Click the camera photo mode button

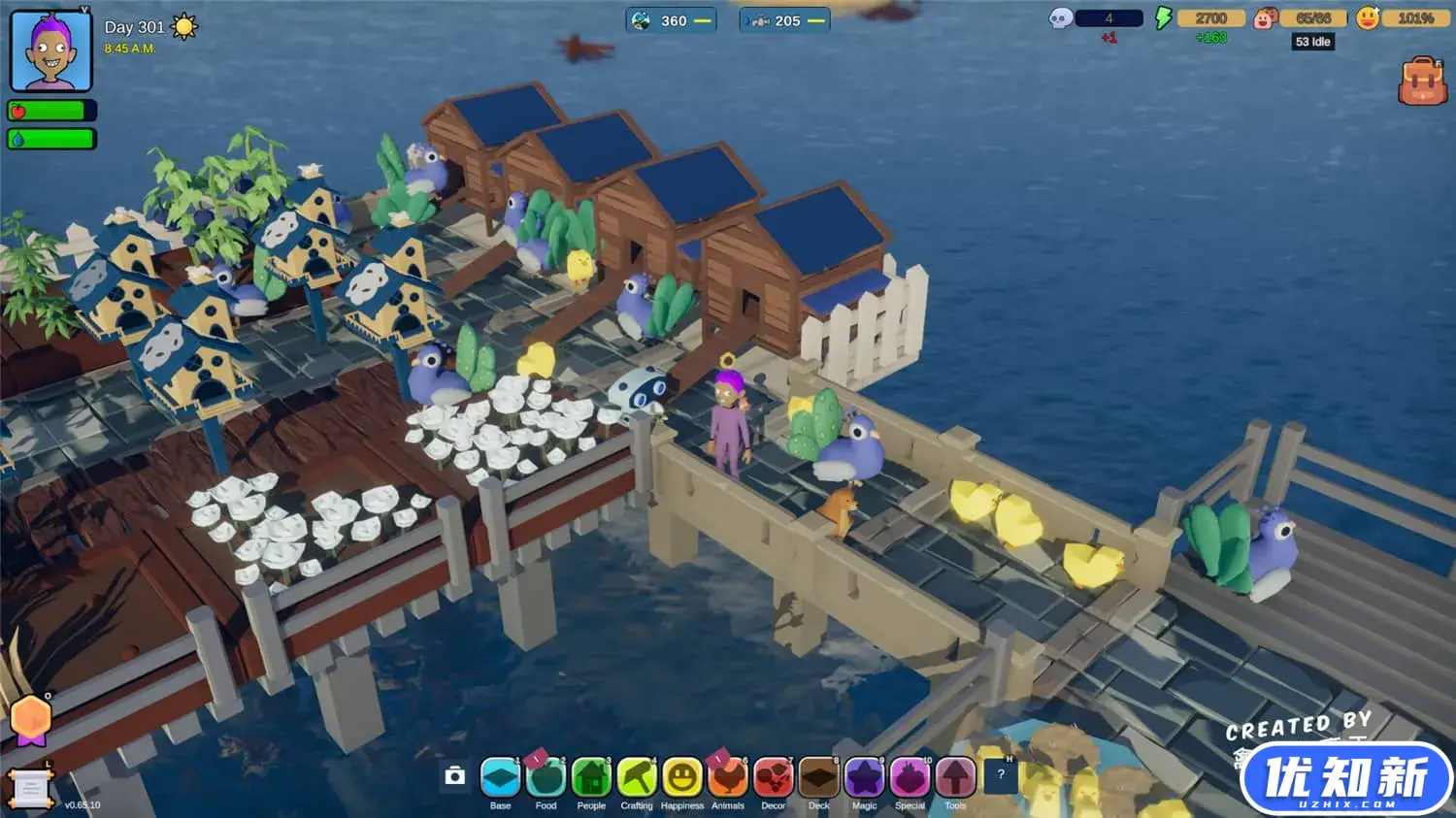pos(454,775)
